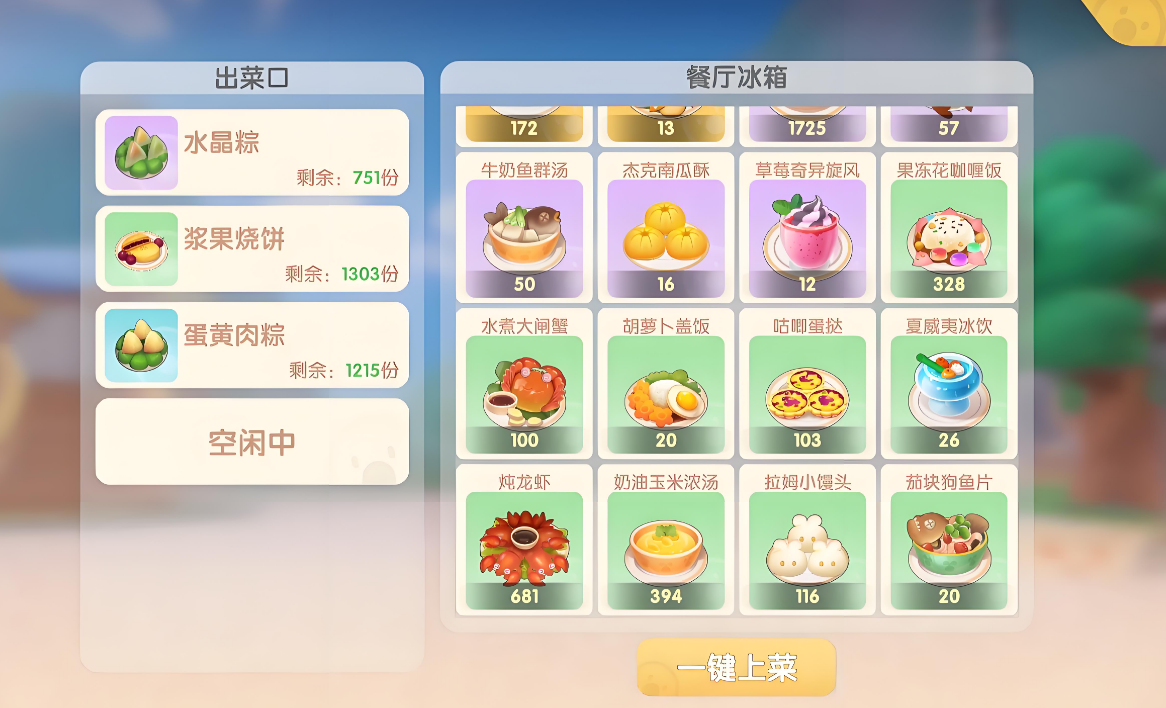Select the 蛋黄肉粽 serving slot

pyautogui.click(x=252, y=344)
